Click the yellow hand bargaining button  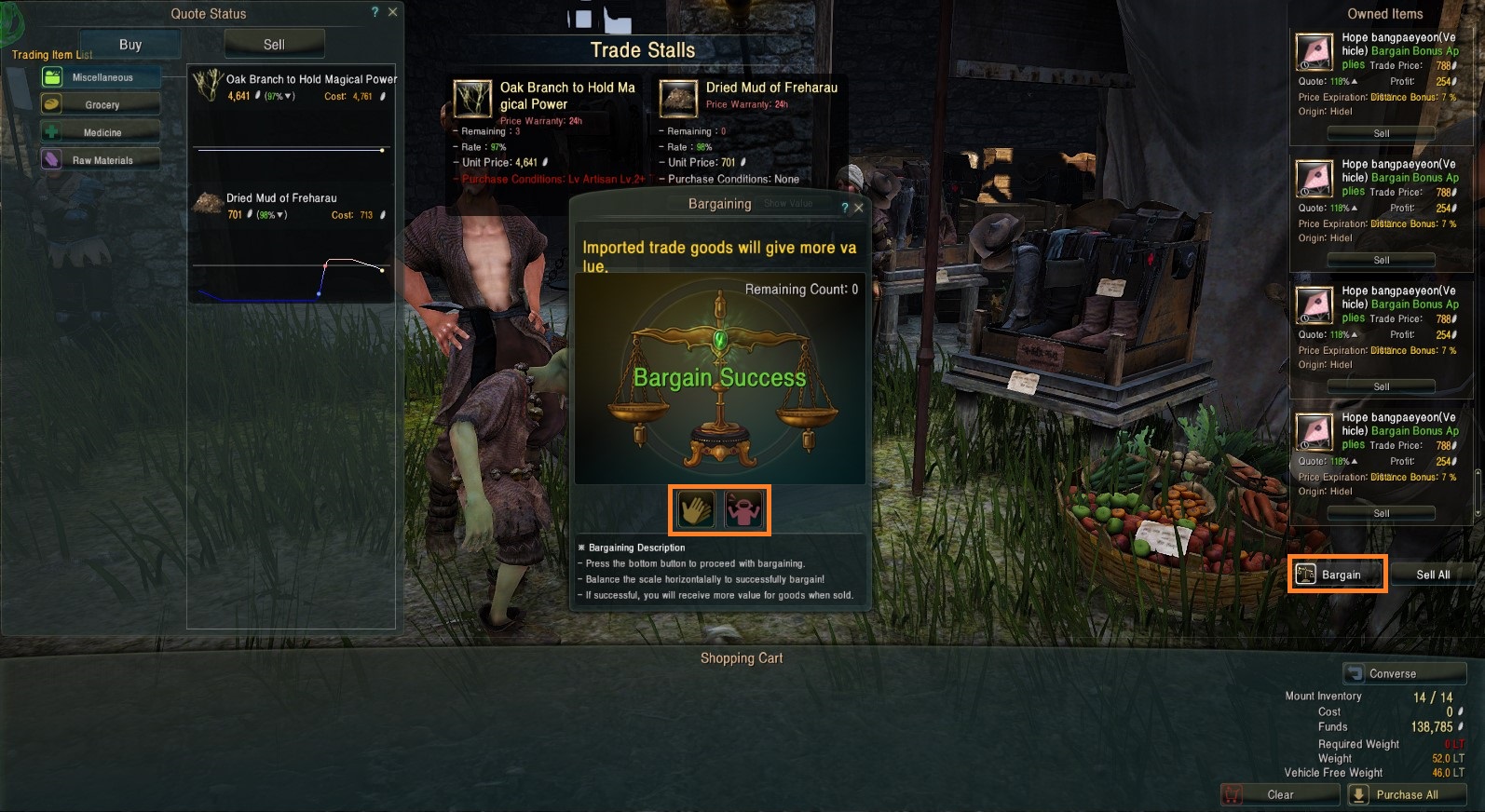point(695,509)
